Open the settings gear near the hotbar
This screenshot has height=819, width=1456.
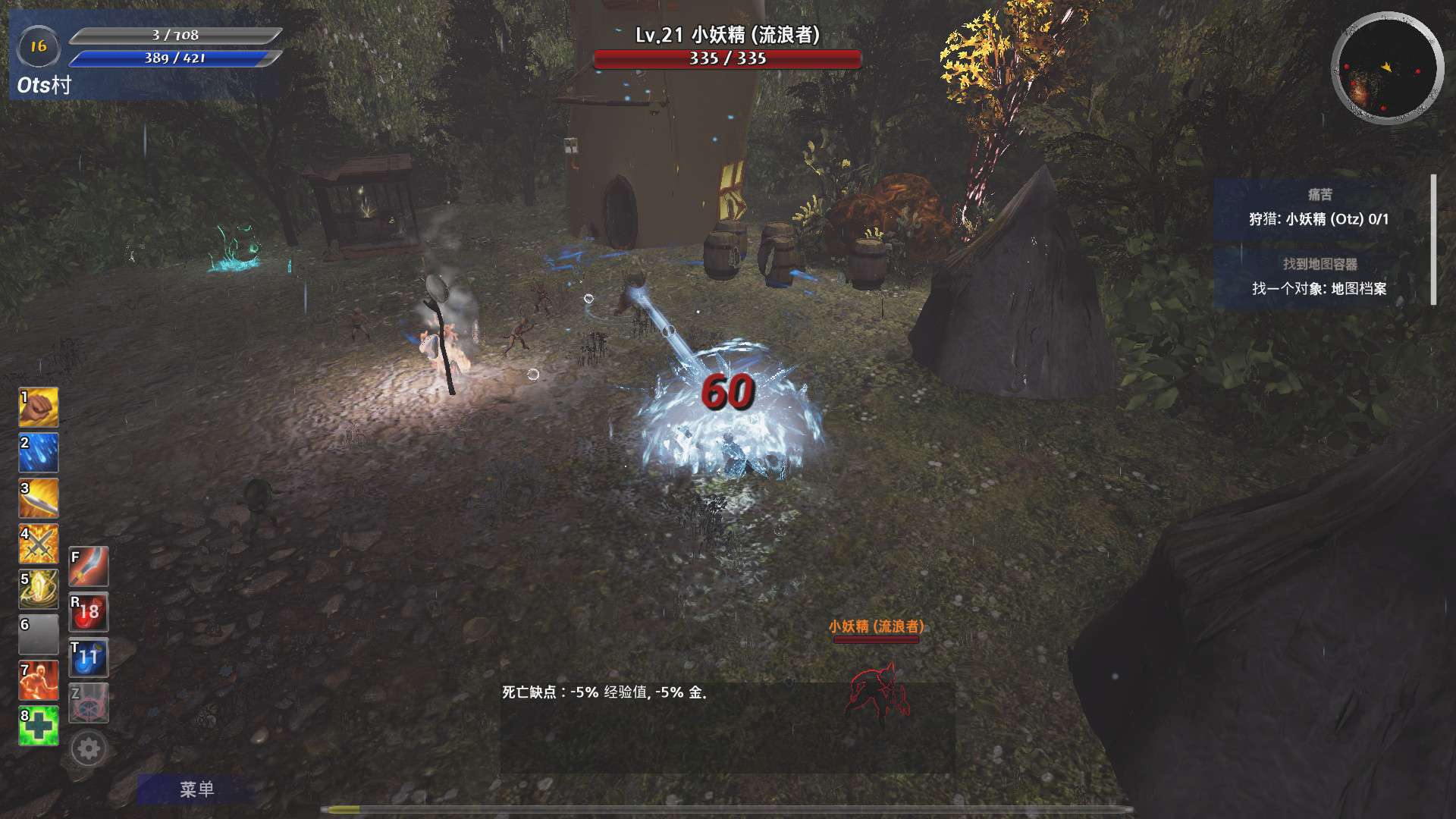[x=89, y=748]
